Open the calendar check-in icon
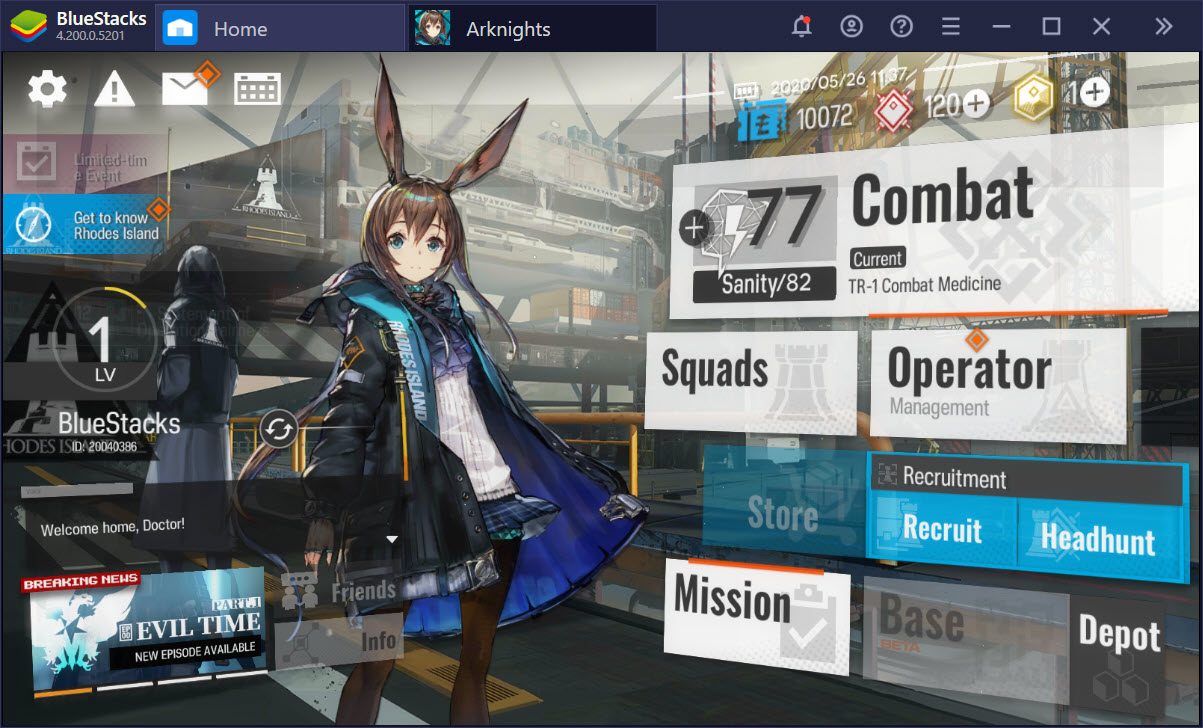This screenshot has height=728, width=1203. [257, 89]
